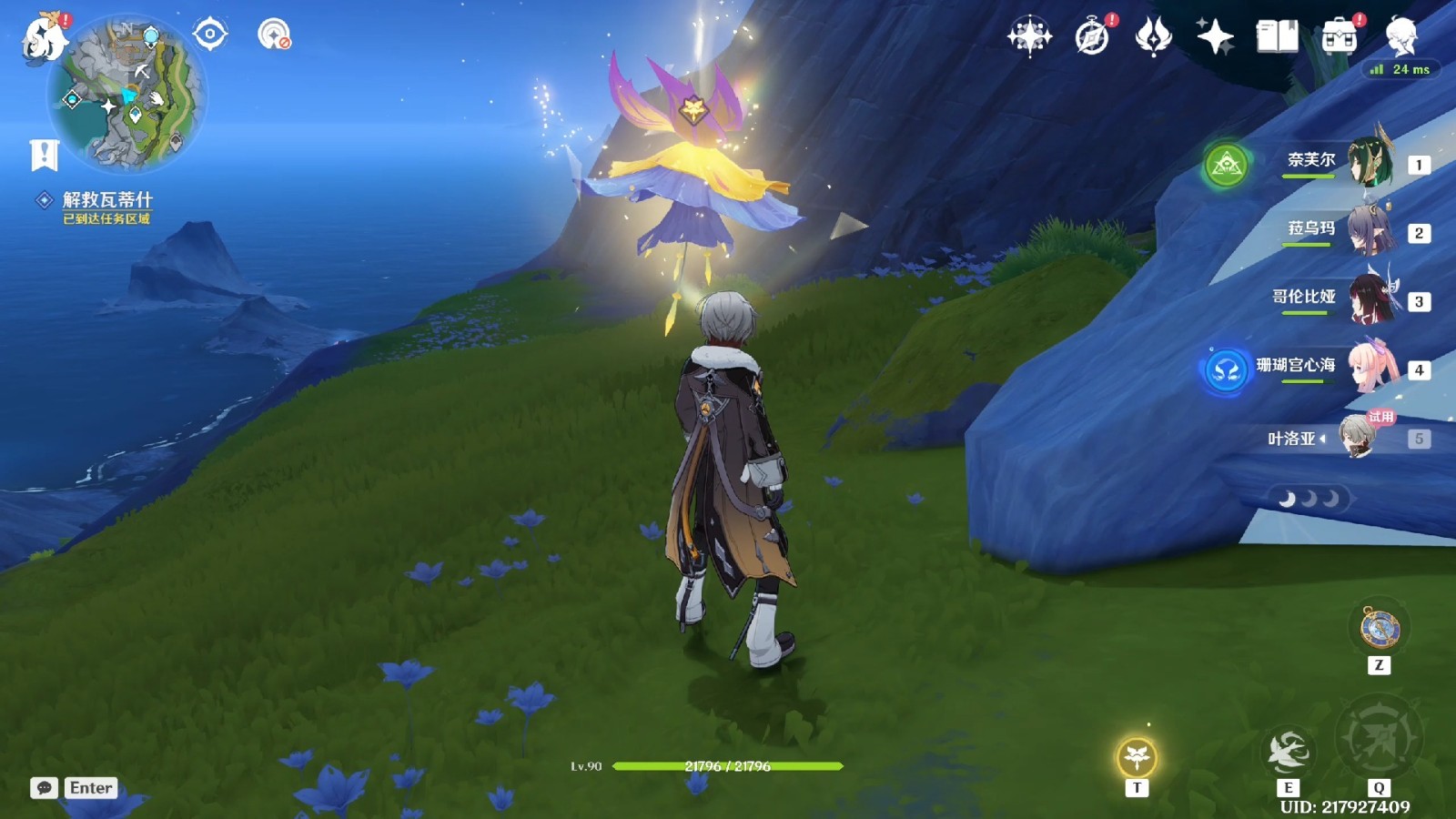Viewport: 1456px width, 819px height.
Task: Switch to party member 哥伦比娅
Action: pos(1368,300)
